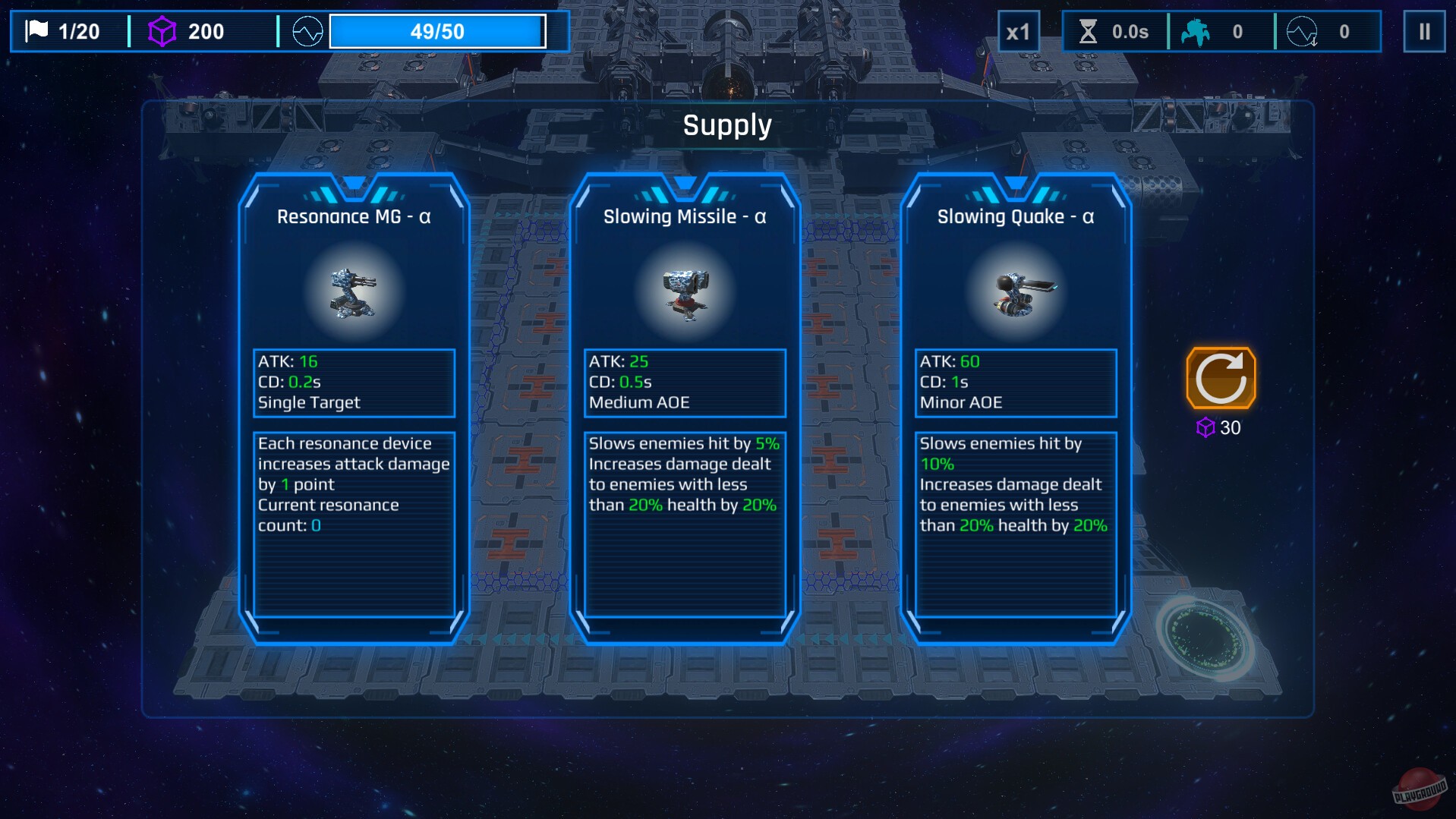This screenshot has width=1456, height=819.
Task: Click the wave signal icon beside progress bar
Action: 306,31
